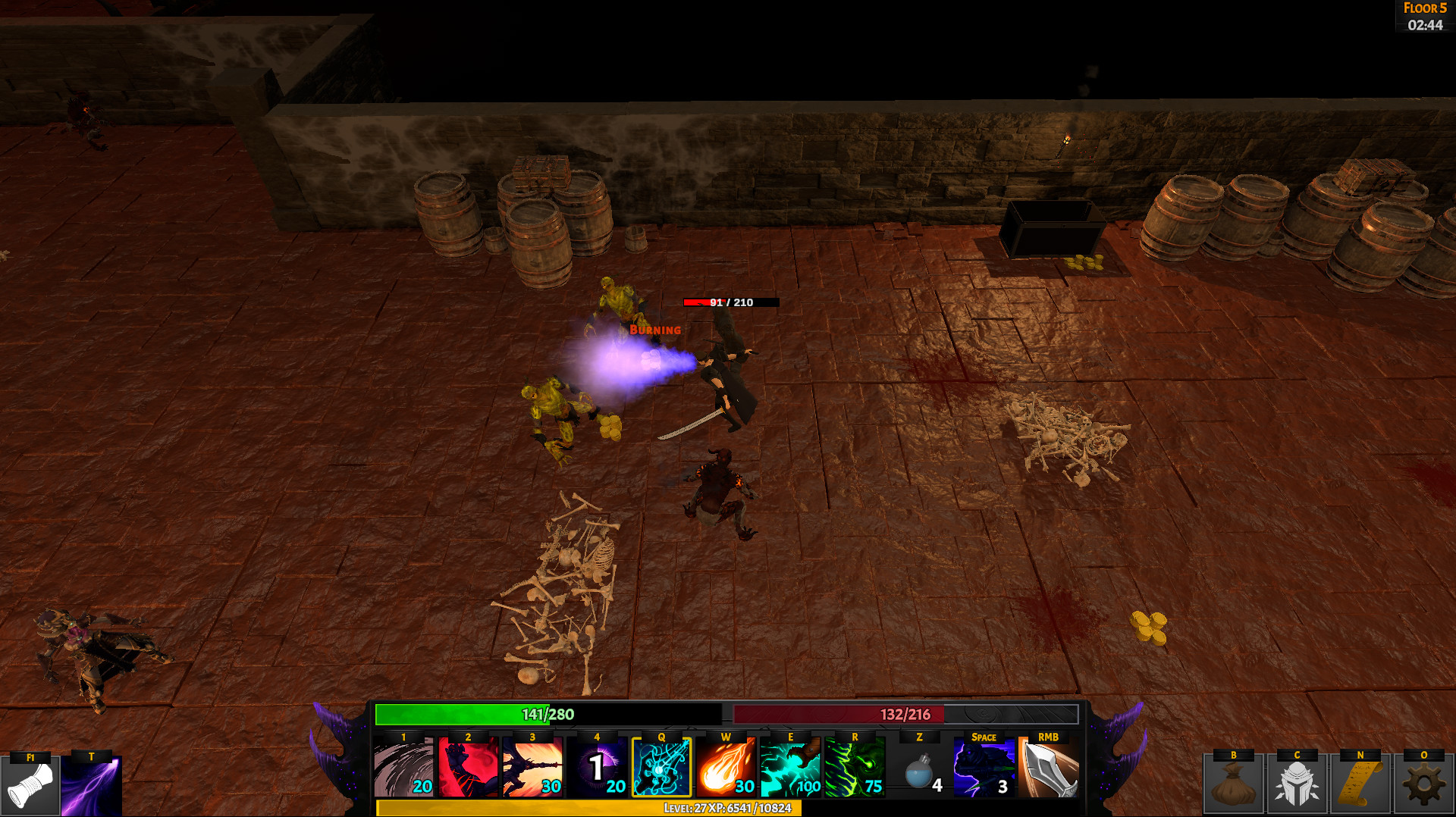1456x817 pixels.
Task: Open the inventory bag with hotkey B
Action: [x=1235, y=786]
